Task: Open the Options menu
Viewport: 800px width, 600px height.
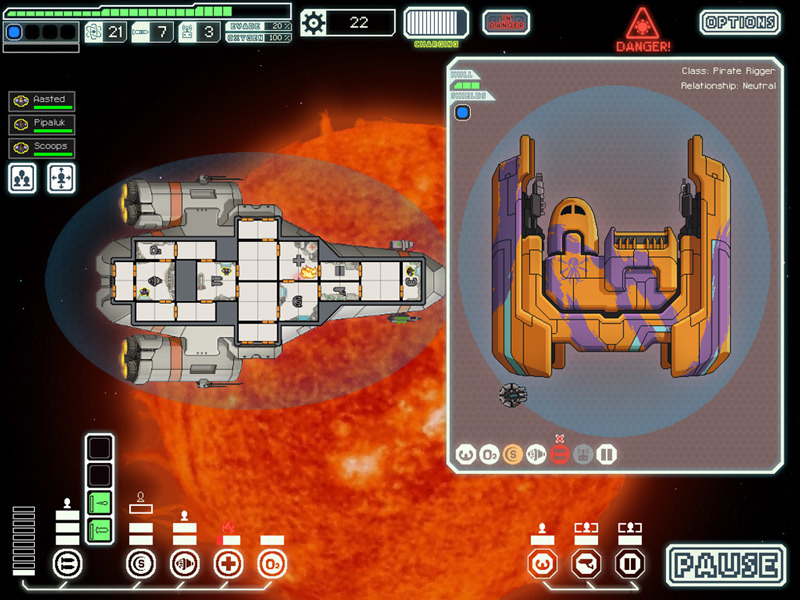Action: click(x=740, y=22)
